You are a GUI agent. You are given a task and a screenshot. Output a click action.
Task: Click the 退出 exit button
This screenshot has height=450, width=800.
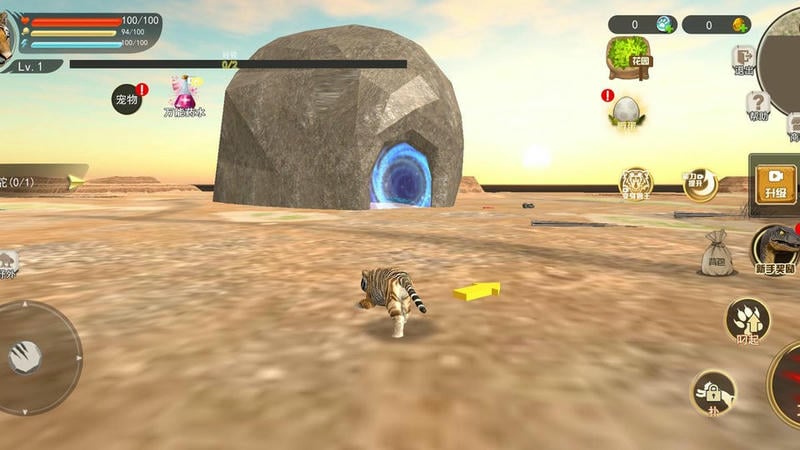743,60
